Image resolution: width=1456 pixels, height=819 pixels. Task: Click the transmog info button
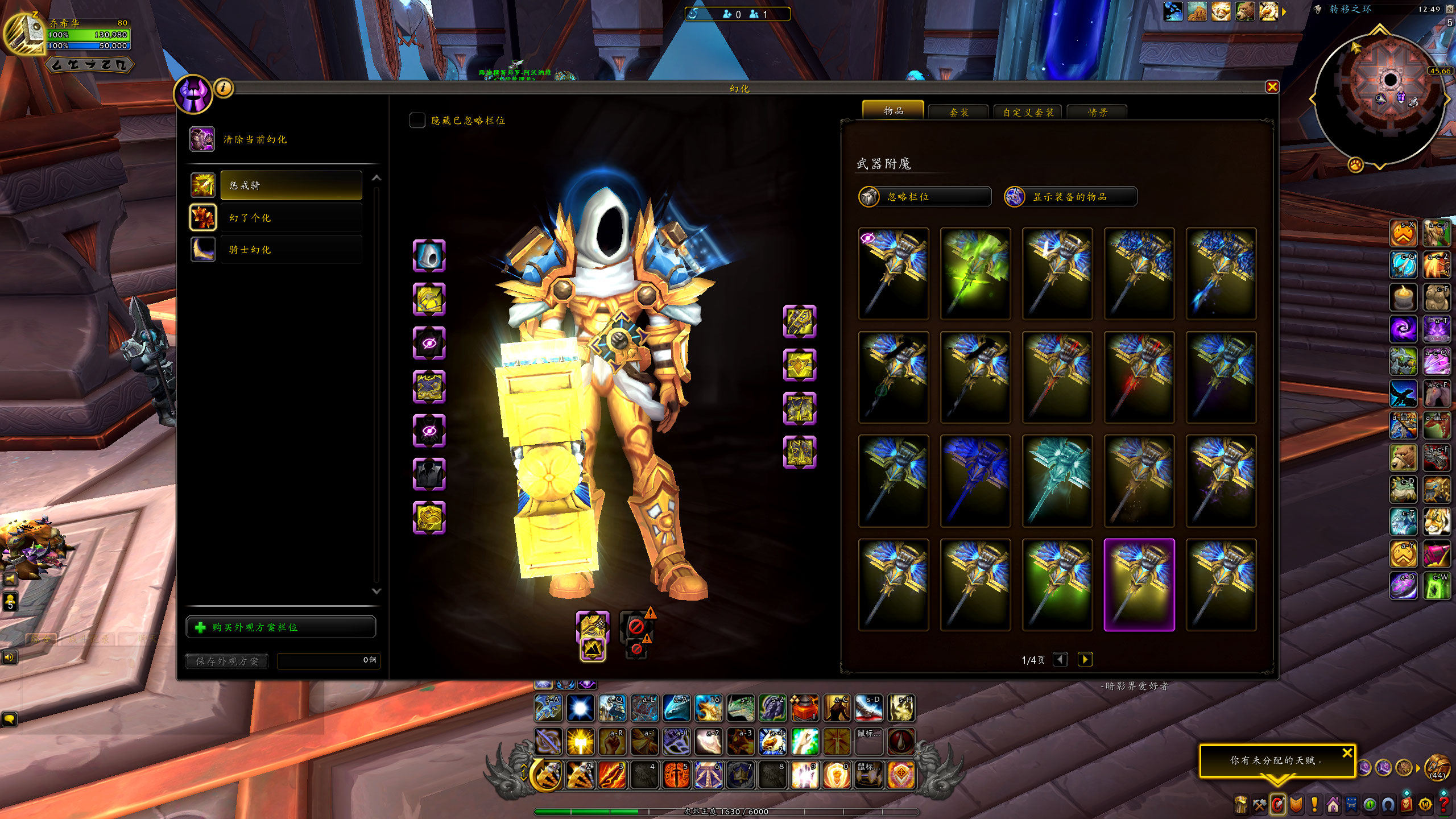(224, 88)
